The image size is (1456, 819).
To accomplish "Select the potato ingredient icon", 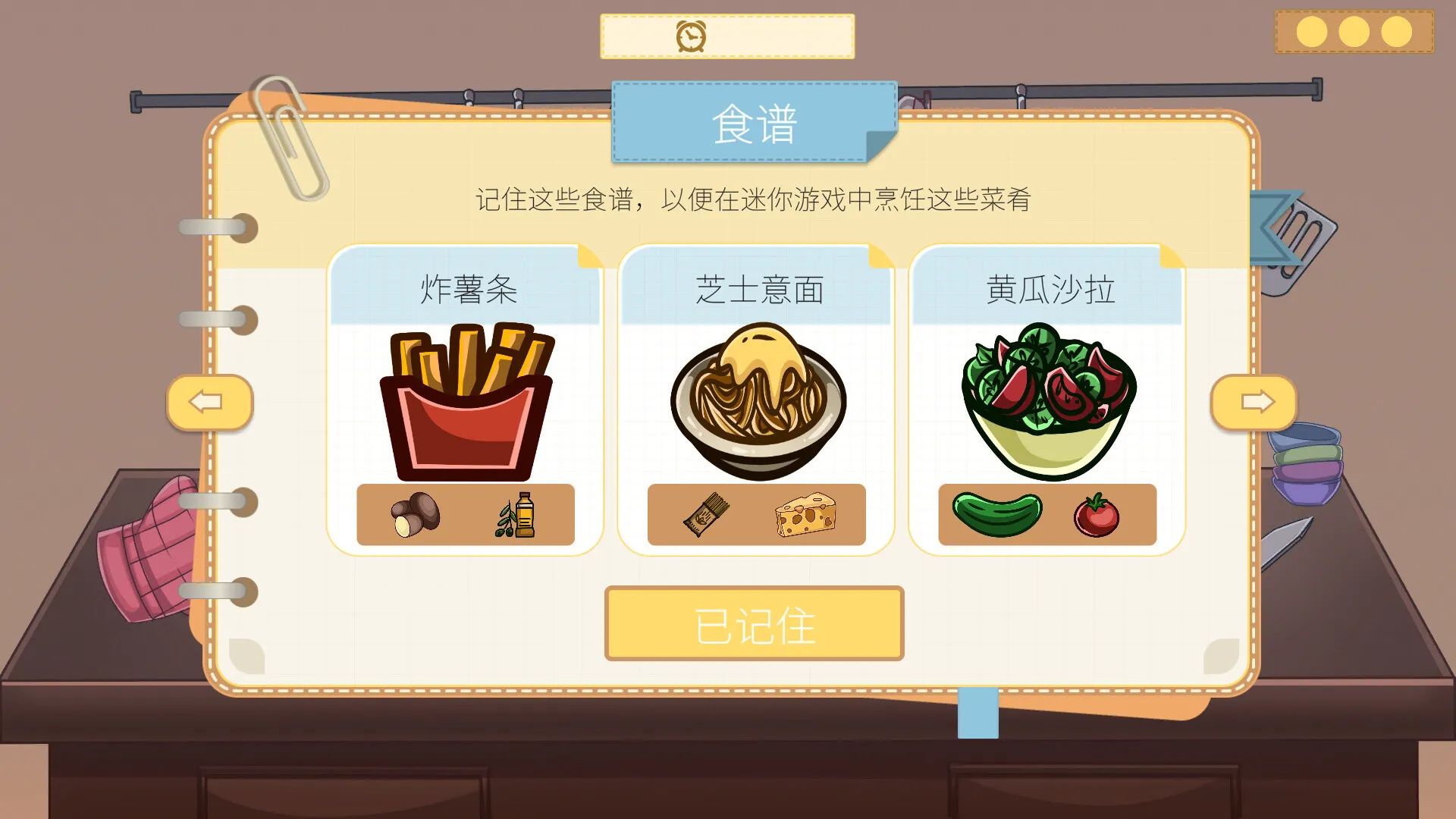I will (415, 514).
